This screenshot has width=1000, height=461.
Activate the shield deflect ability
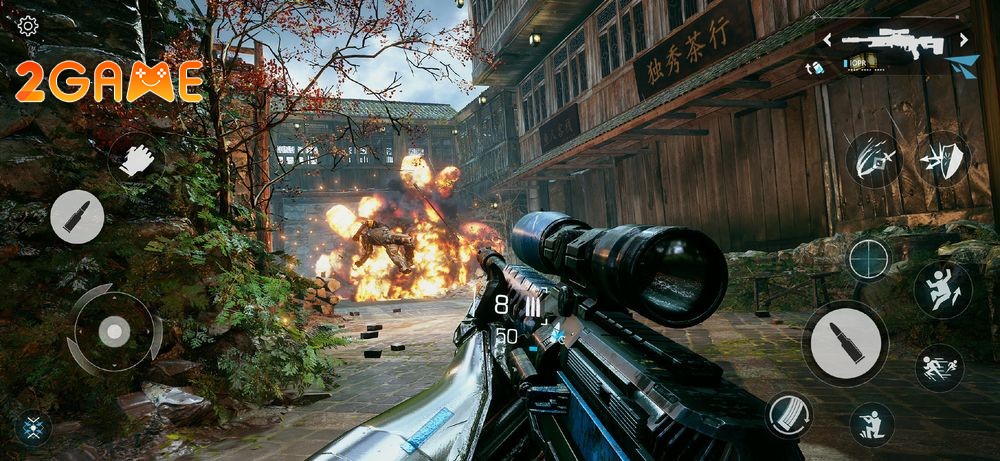point(943,159)
